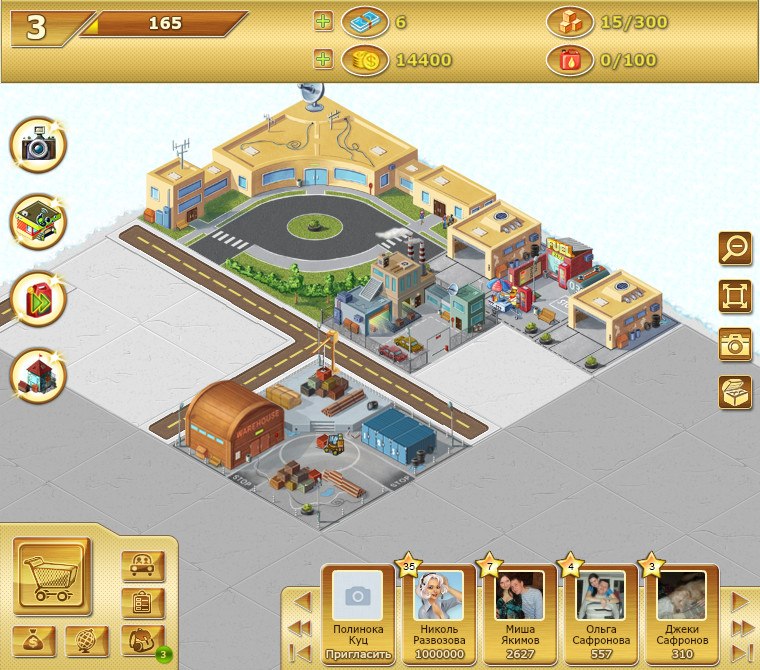The width and height of the screenshot is (760, 670).
Task: Add more coins with the plus button
Action: pos(323,60)
